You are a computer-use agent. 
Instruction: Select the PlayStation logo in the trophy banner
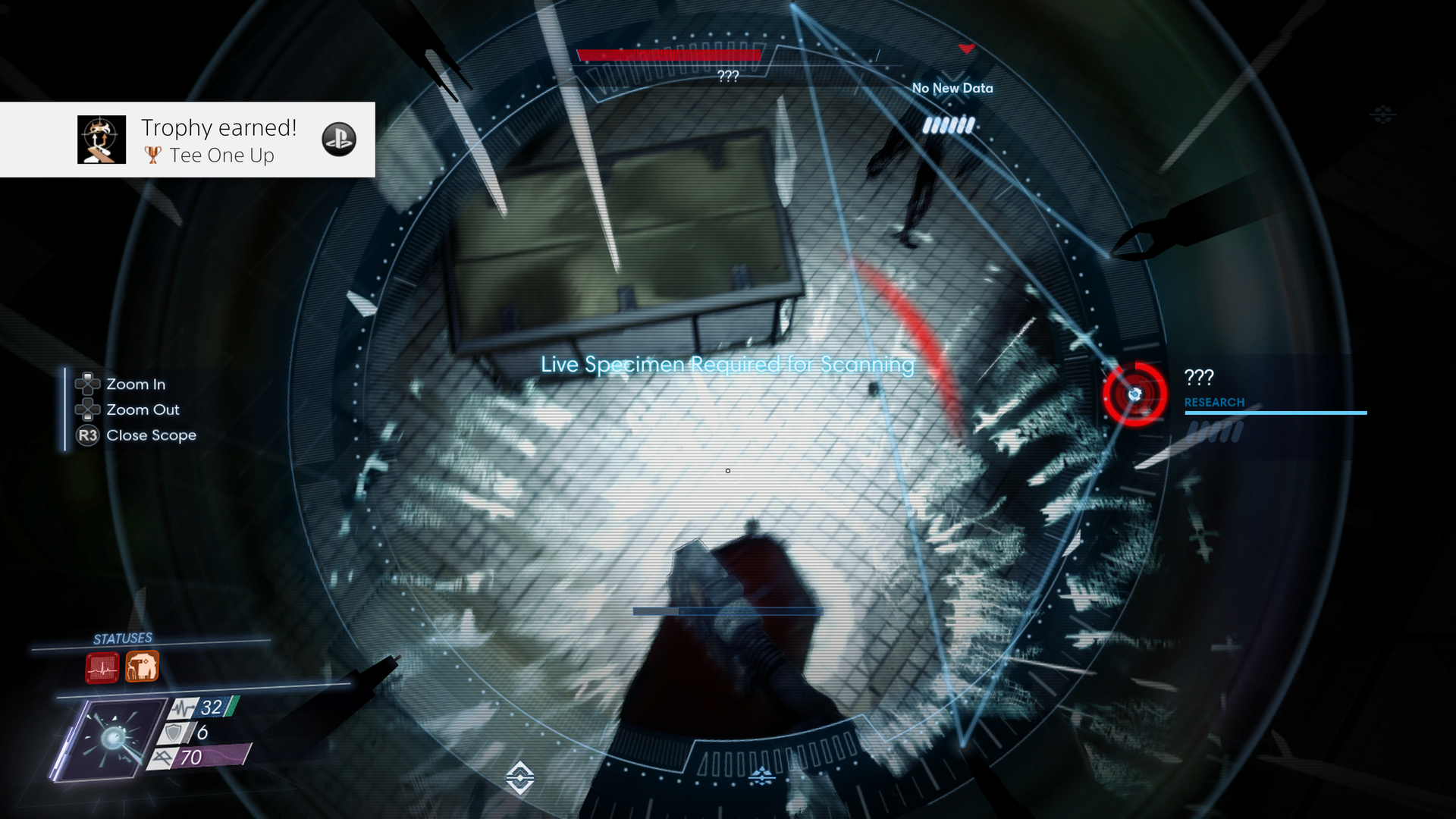(339, 140)
